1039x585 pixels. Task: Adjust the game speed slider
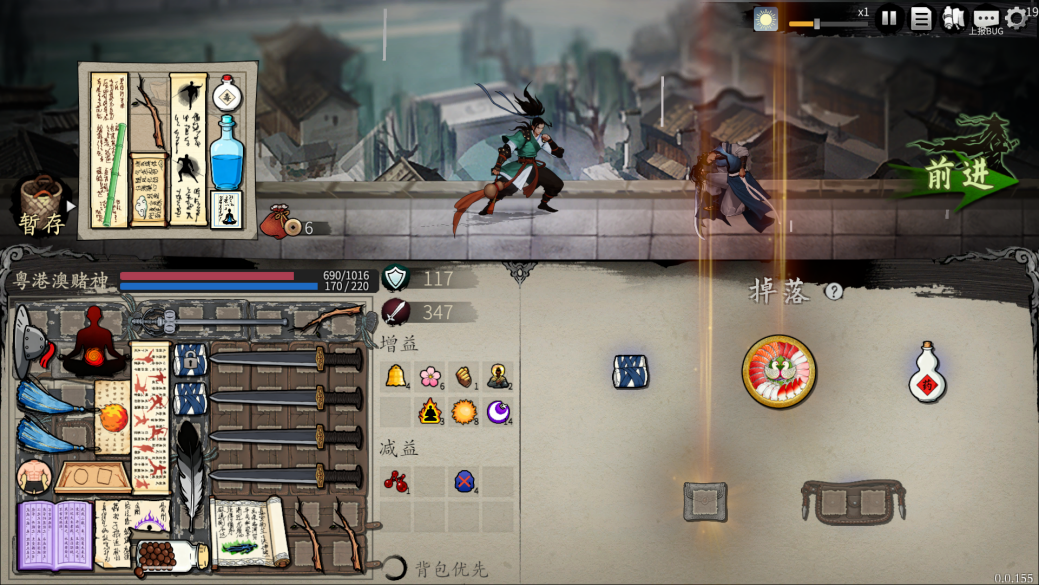[x=816, y=23]
